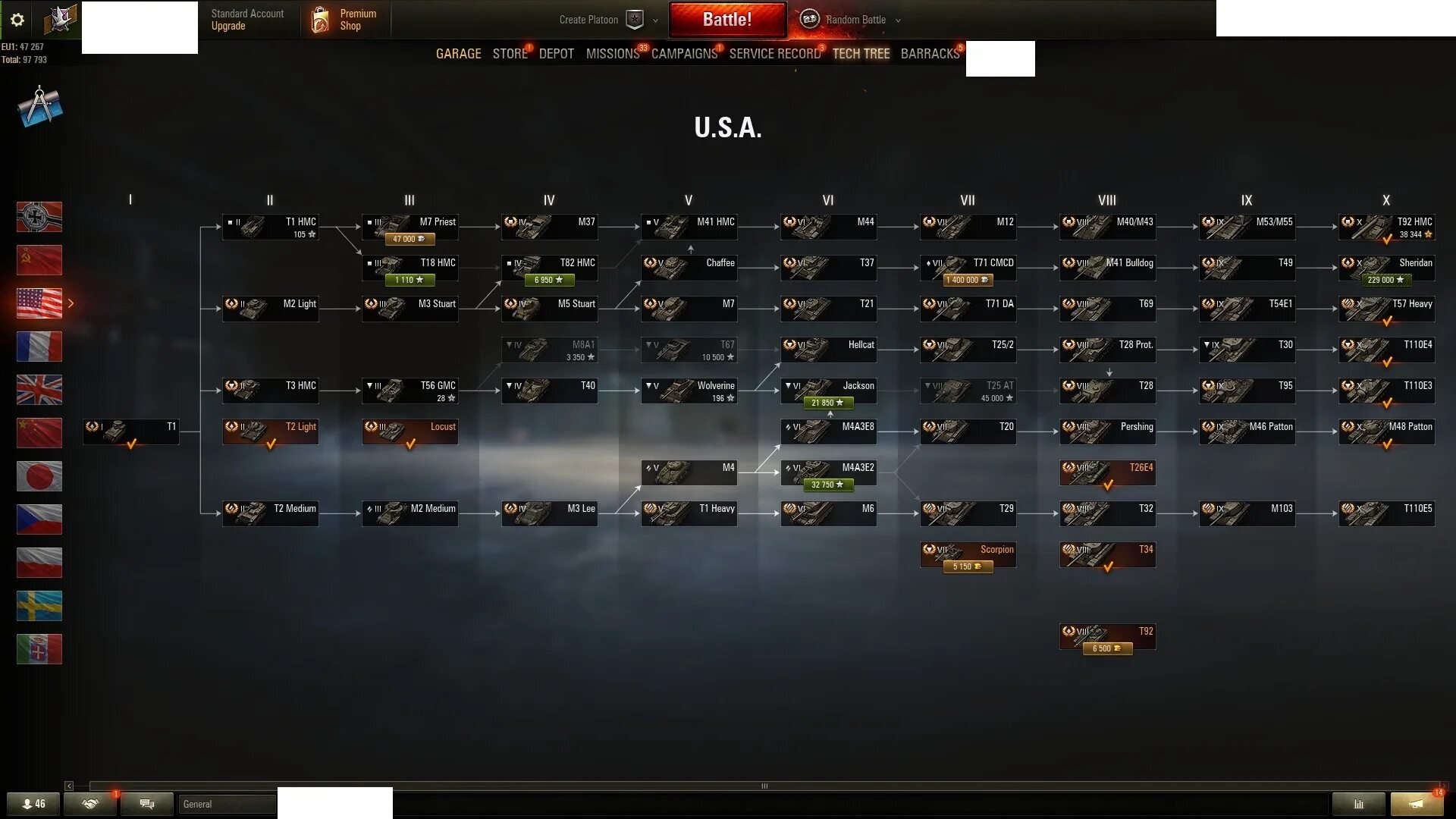Viewport: 1456px width, 819px height.
Task: Click the red Battle! button
Action: pos(726,20)
